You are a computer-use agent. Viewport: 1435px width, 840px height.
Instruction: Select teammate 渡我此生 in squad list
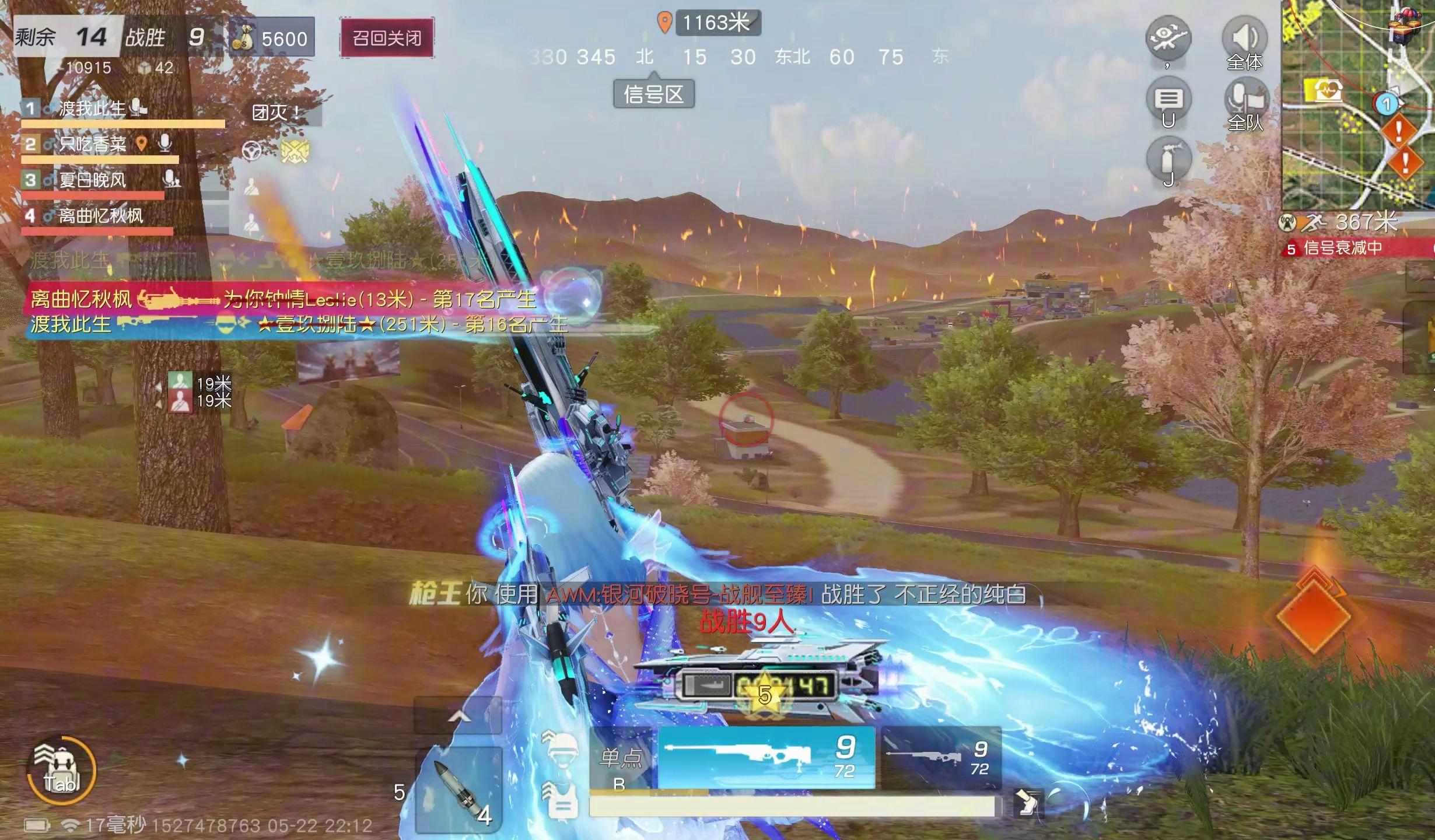[x=92, y=108]
